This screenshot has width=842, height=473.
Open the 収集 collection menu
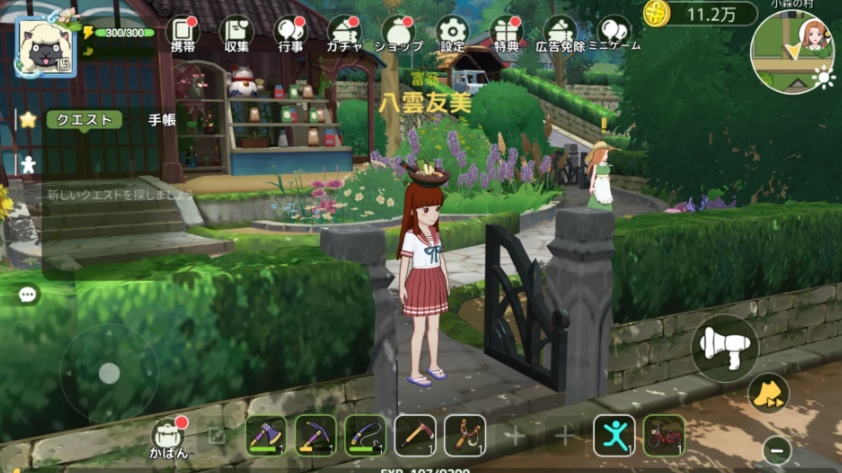[237, 33]
